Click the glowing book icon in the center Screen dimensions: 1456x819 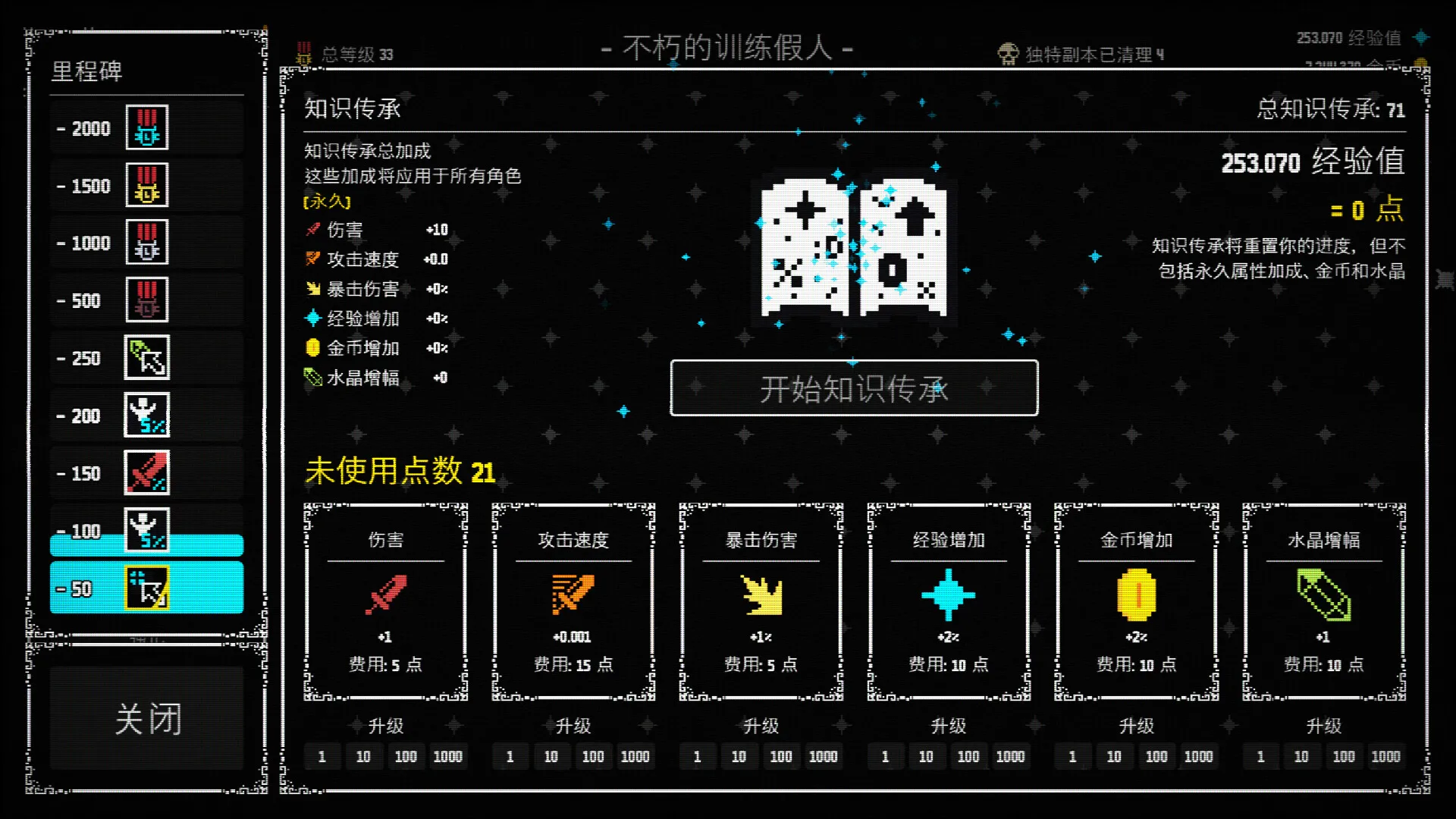click(x=853, y=243)
